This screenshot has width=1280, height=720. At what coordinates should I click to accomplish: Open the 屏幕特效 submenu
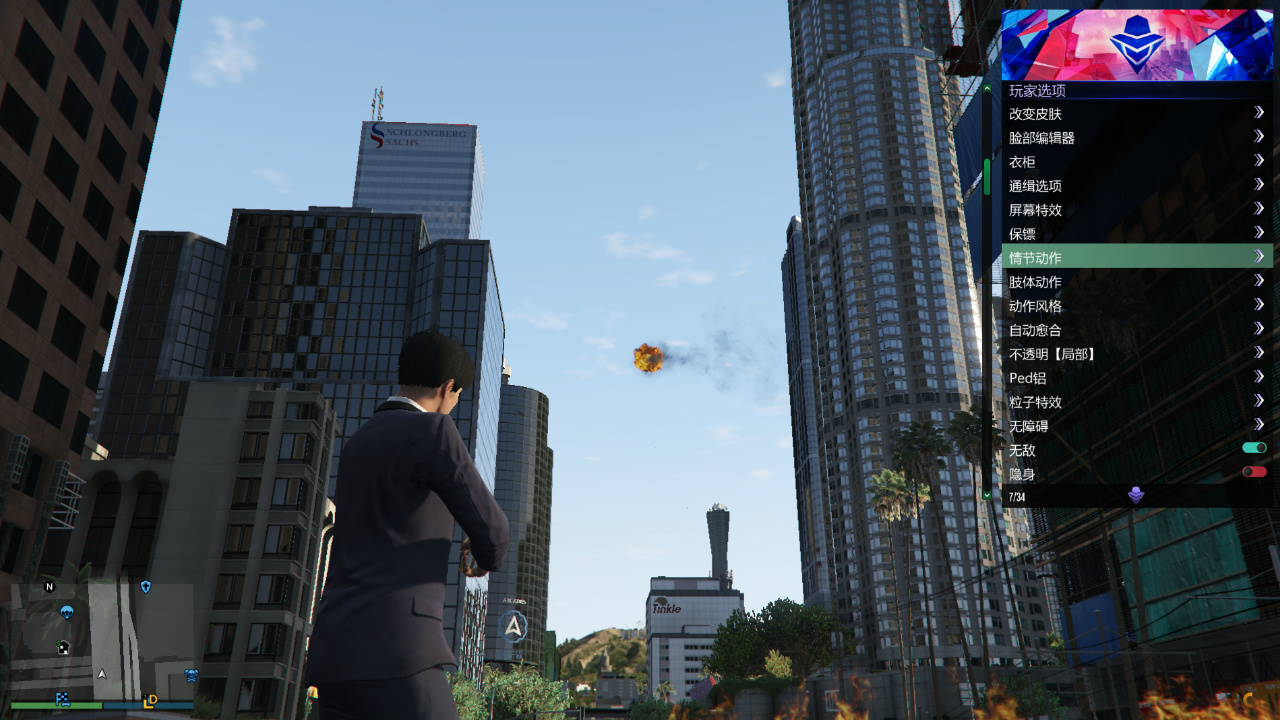(1136, 210)
